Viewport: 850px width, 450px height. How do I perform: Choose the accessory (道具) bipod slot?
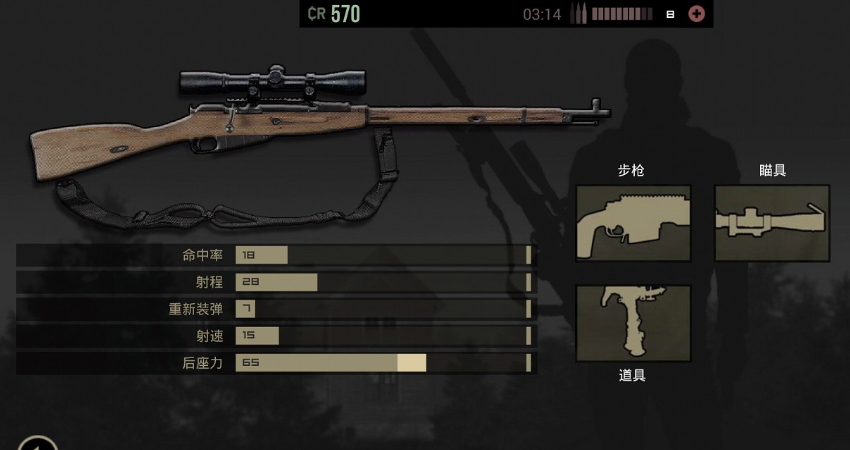point(633,323)
